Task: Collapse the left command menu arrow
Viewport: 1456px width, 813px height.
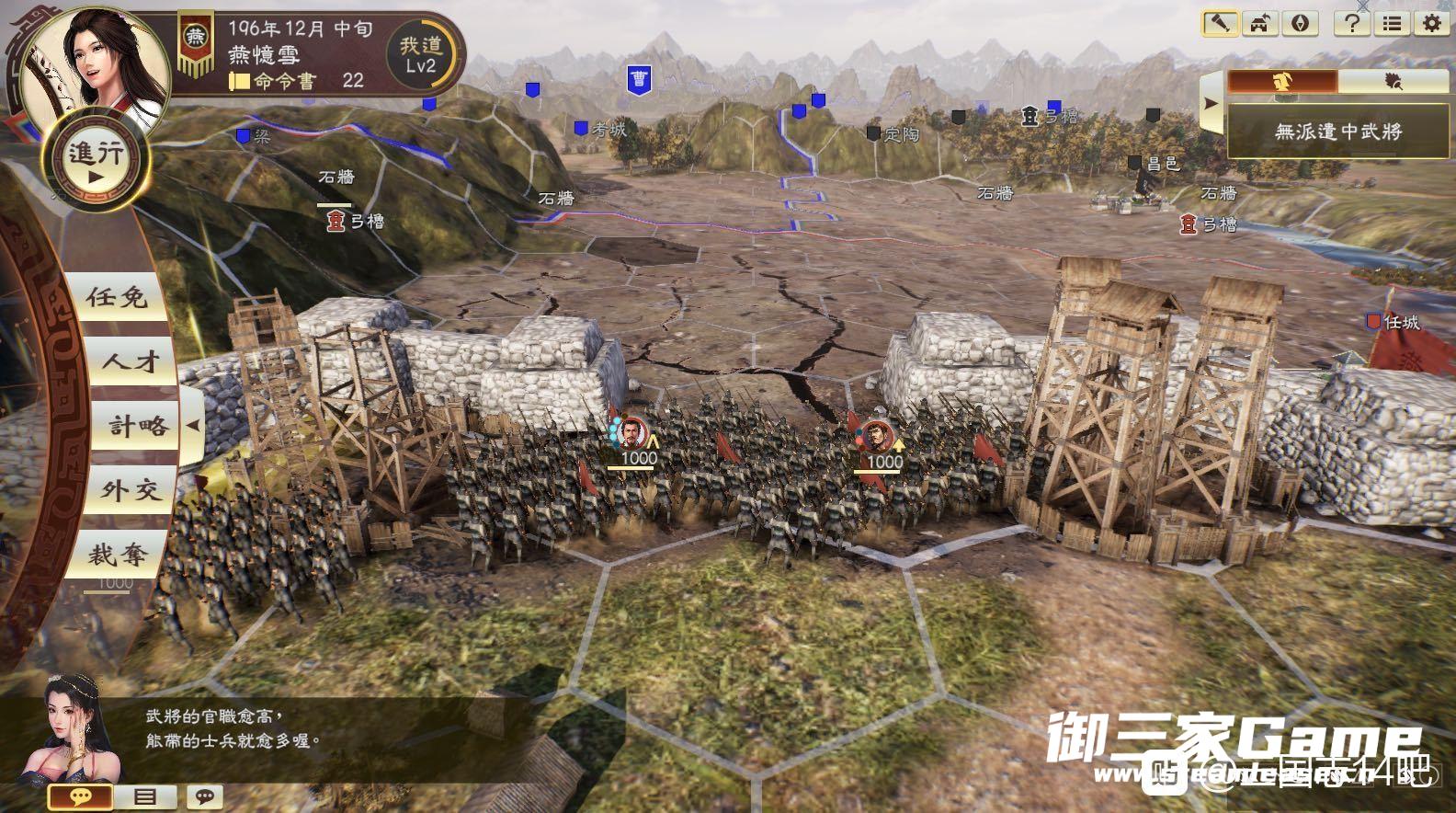Action: point(193,426)
